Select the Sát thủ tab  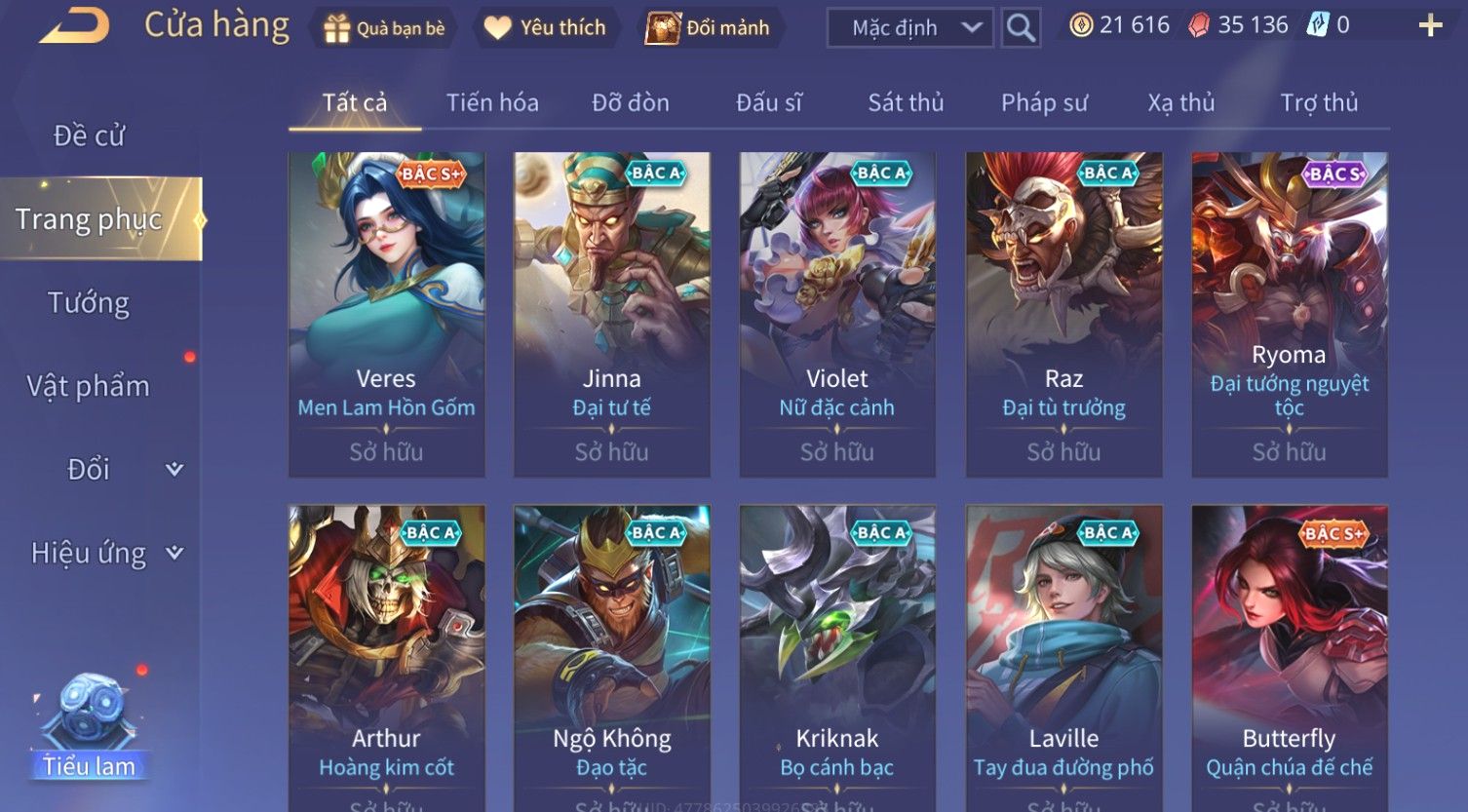(x=906, y=102)
